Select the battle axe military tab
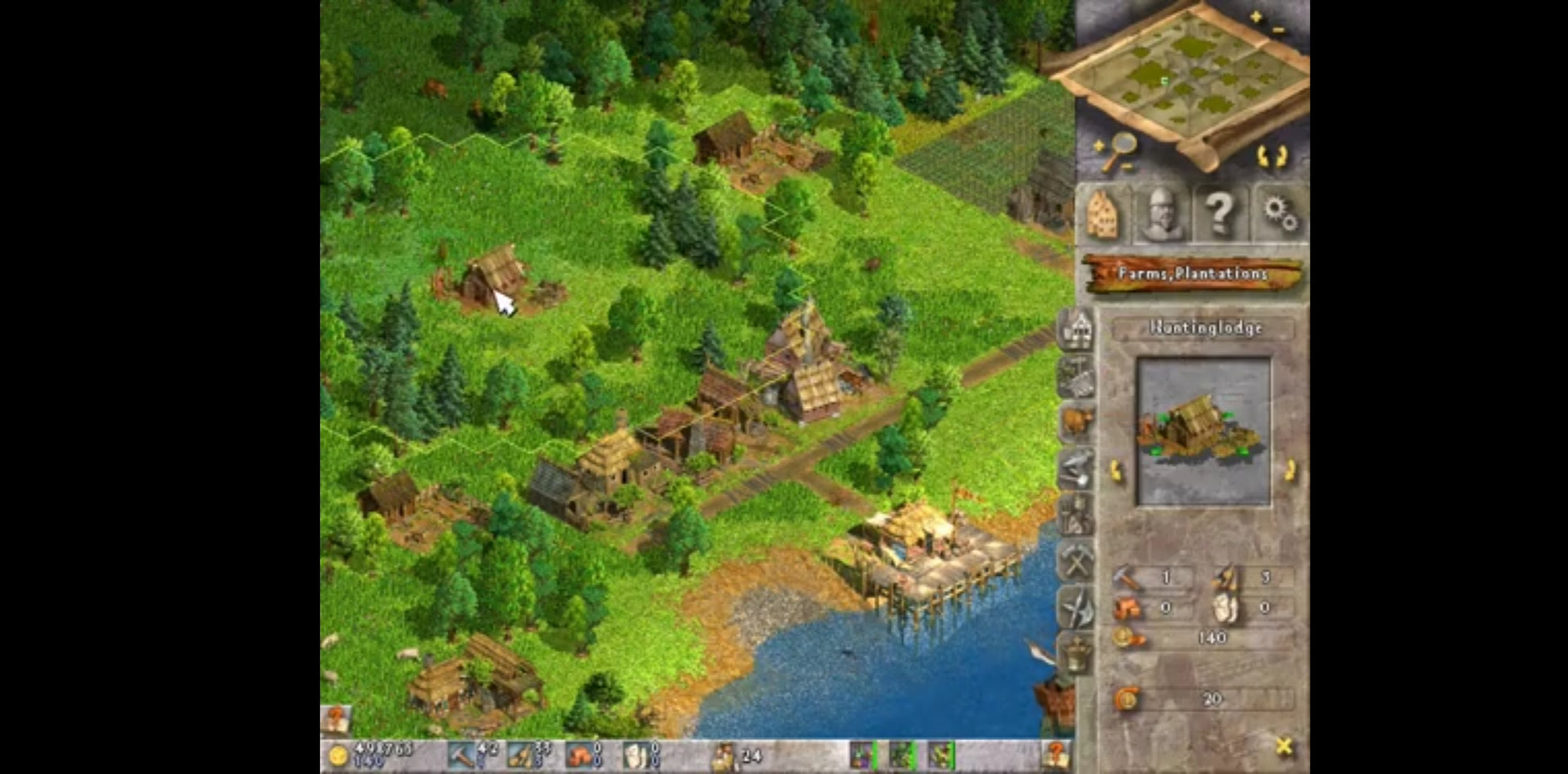 coord(1077,607)
